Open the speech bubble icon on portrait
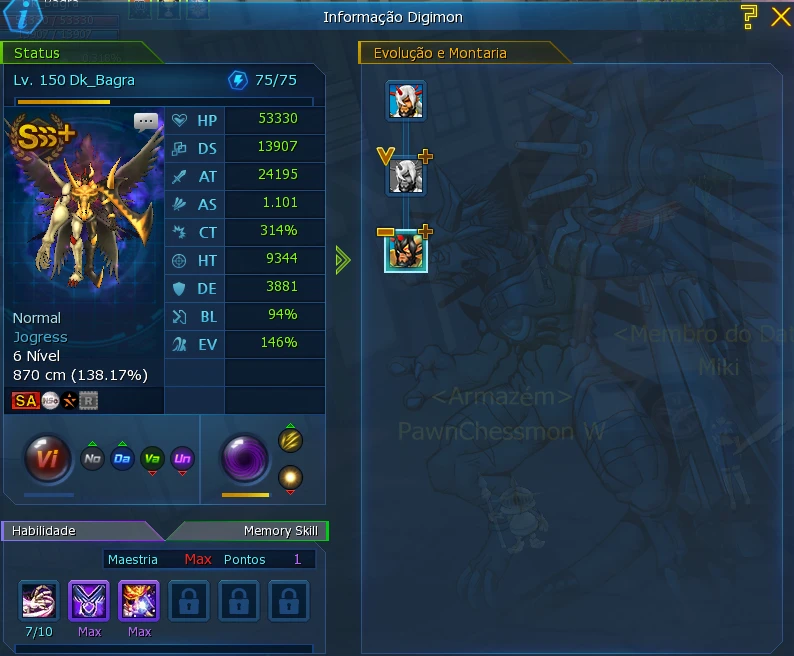 146,123
